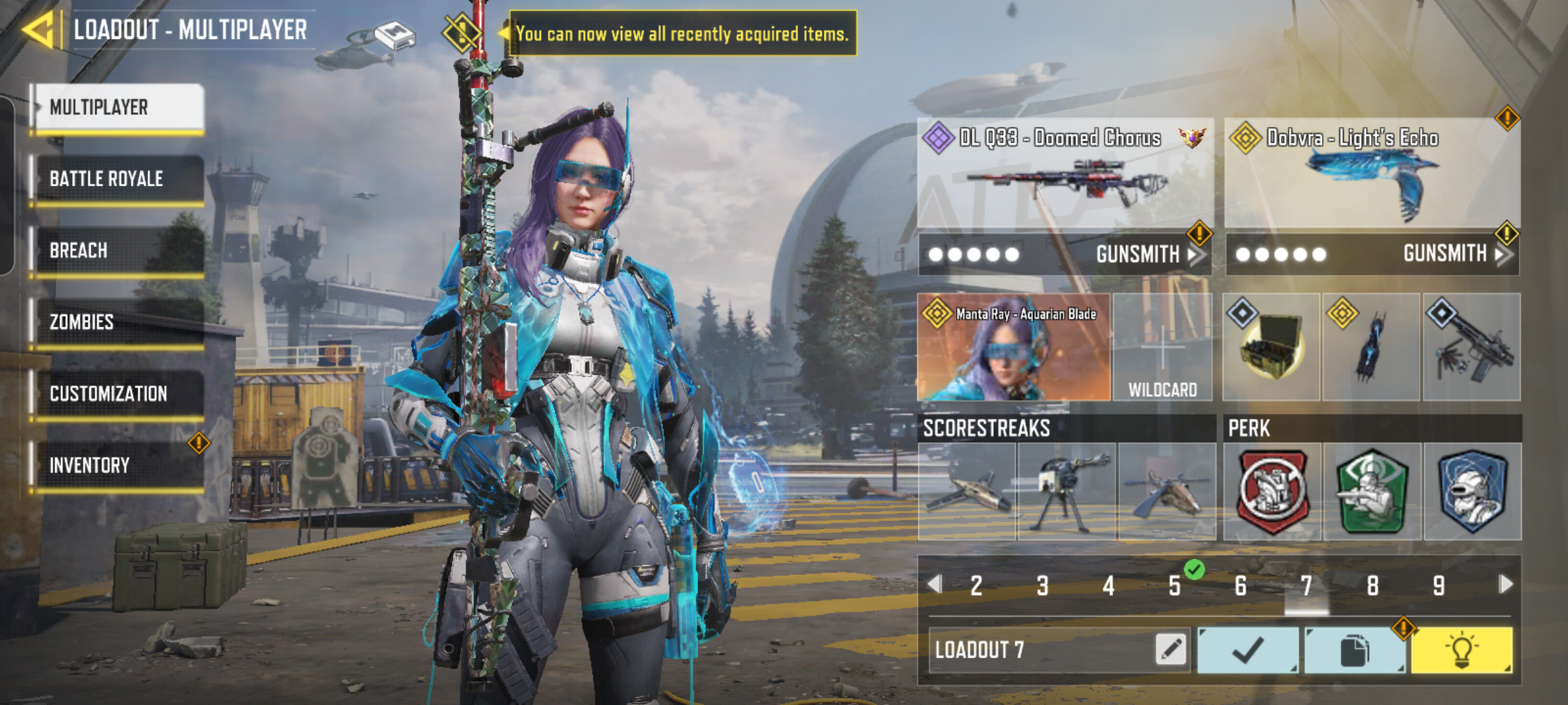The width and height of the screenshot is (1568, 705).
Task: Change the Manta Ray operator skin
Action: click(x=1013, y=347)
